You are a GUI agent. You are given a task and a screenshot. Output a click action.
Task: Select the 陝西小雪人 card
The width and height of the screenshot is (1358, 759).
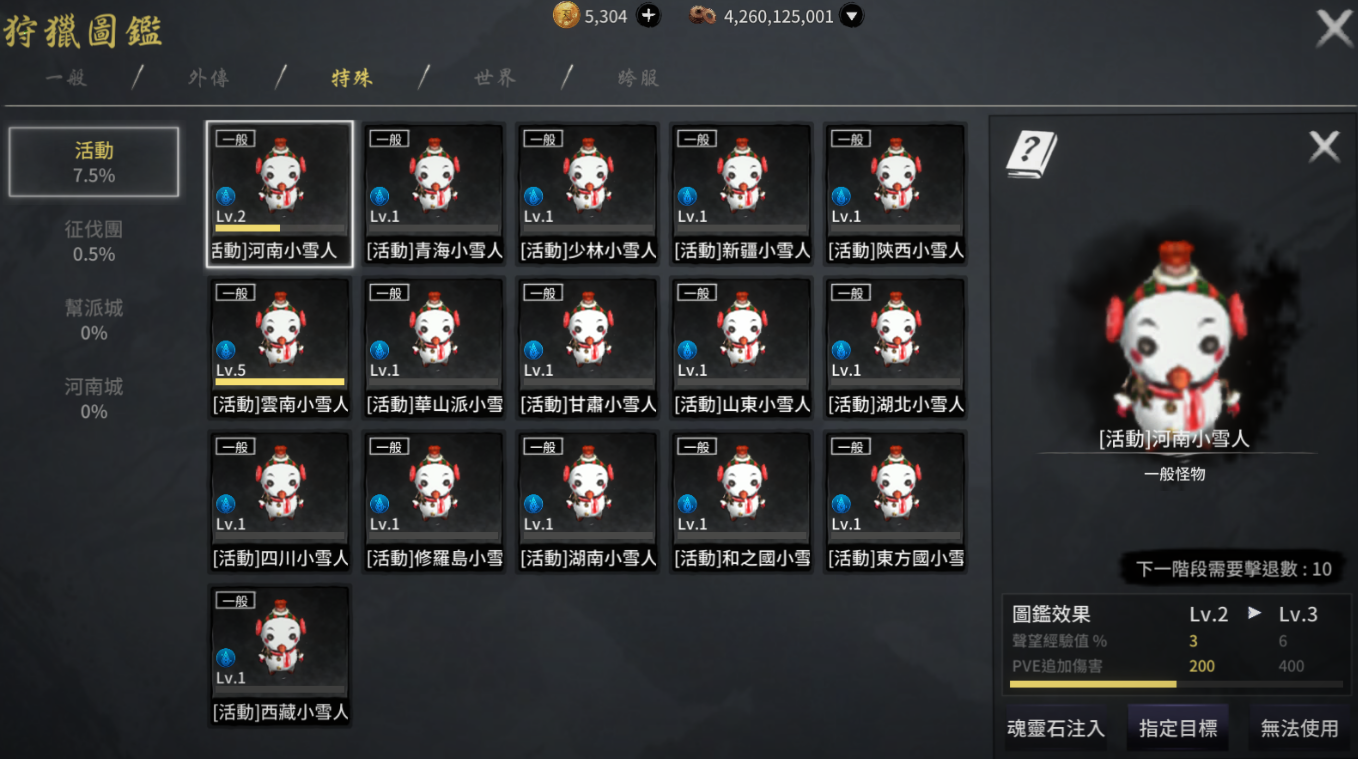[x=896, y=194]
